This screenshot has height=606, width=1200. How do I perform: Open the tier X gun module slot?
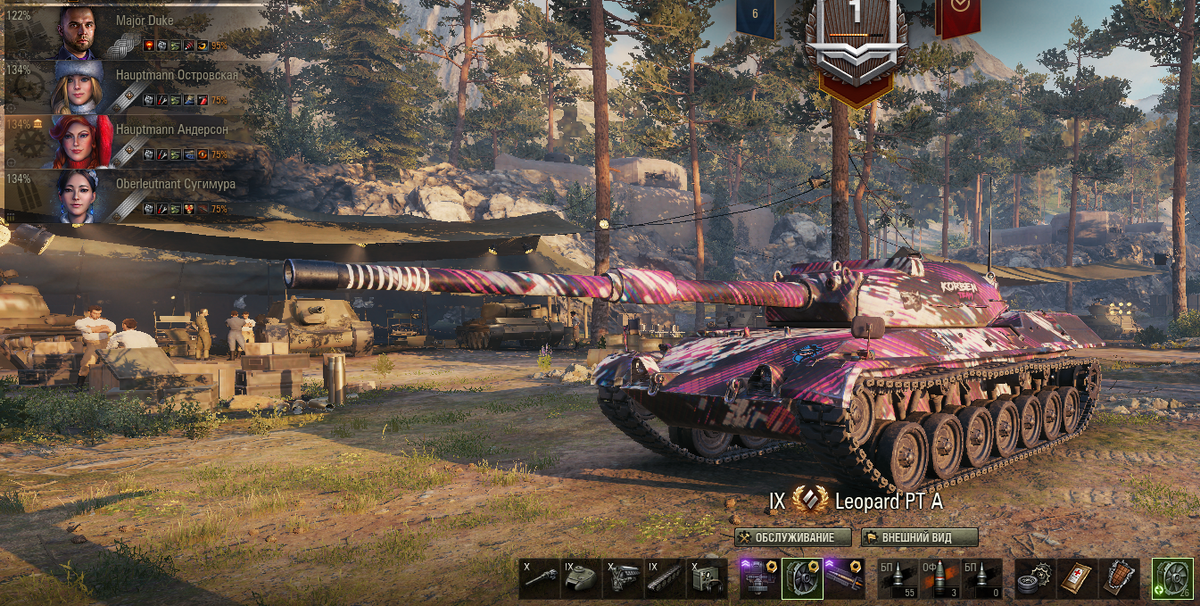click(539, 579)
